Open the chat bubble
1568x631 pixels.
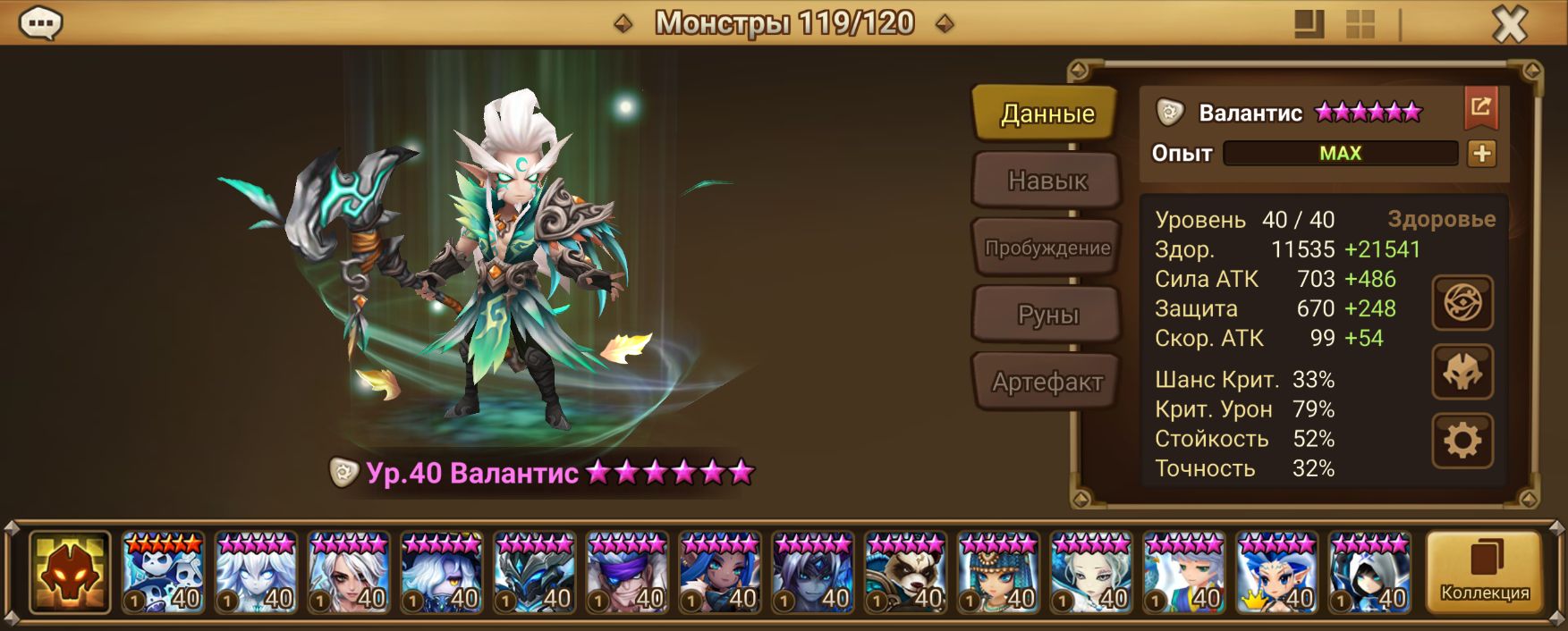(40, 23)
